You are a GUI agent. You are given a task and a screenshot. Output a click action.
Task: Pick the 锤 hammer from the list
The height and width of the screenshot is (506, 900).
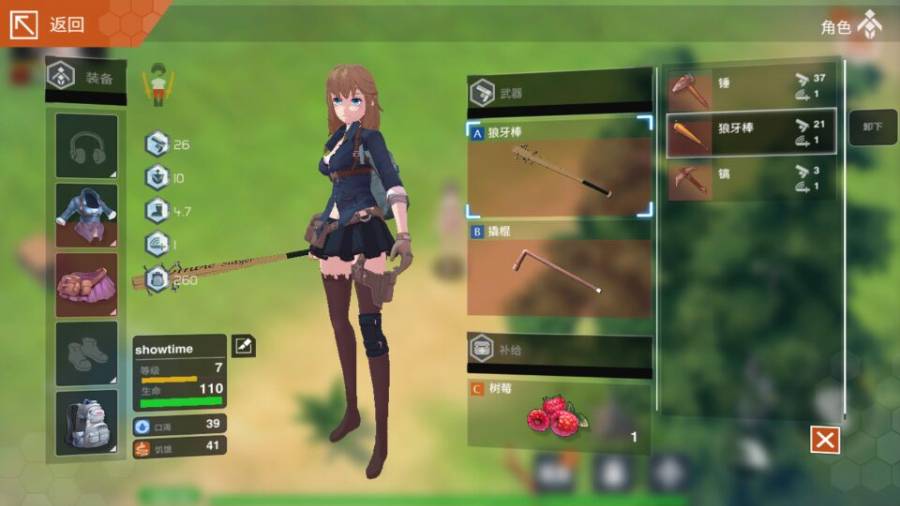tap(751, 89)
